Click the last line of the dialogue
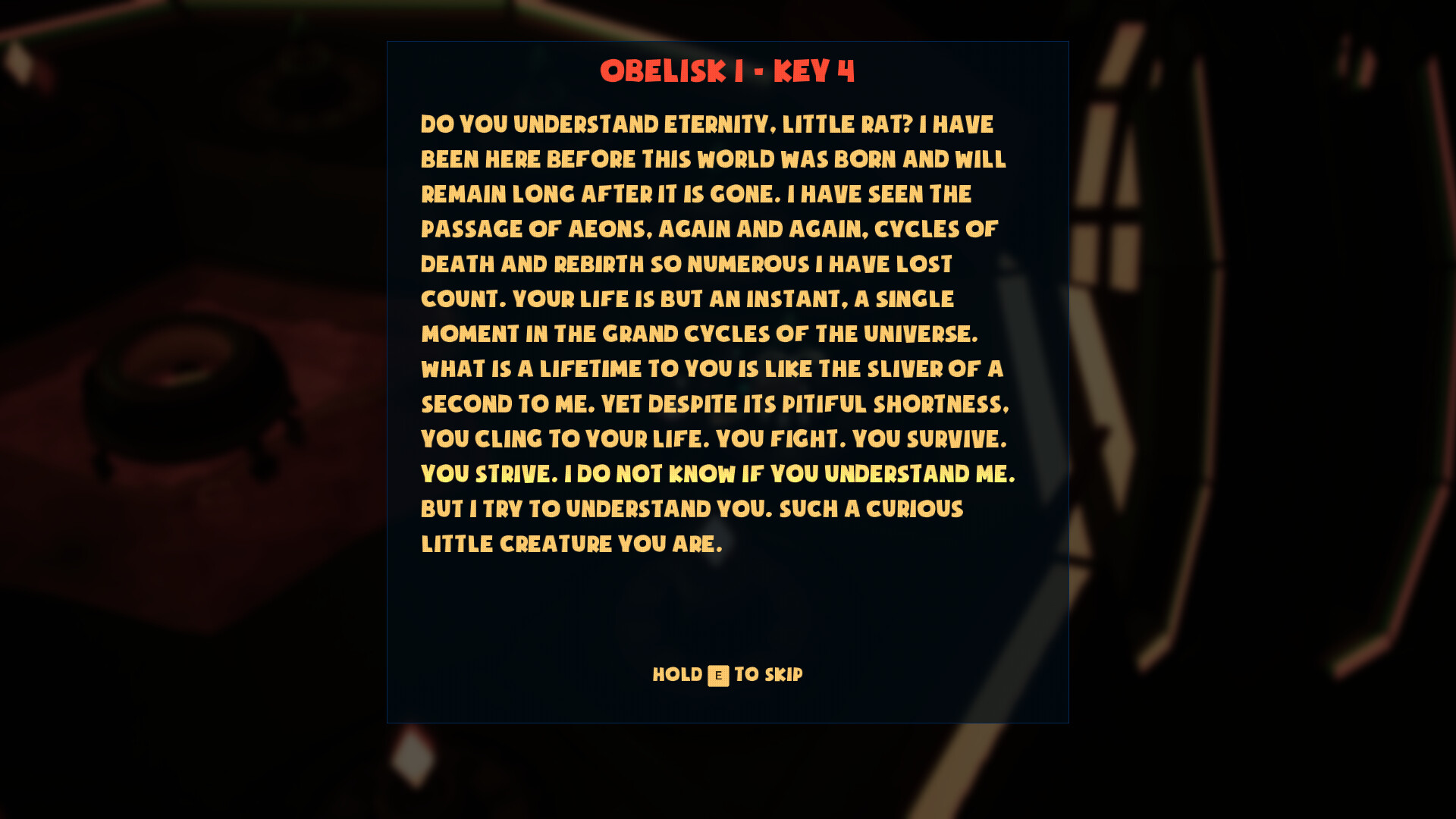This screenshot has height=819, width=1456. (573, 544)
